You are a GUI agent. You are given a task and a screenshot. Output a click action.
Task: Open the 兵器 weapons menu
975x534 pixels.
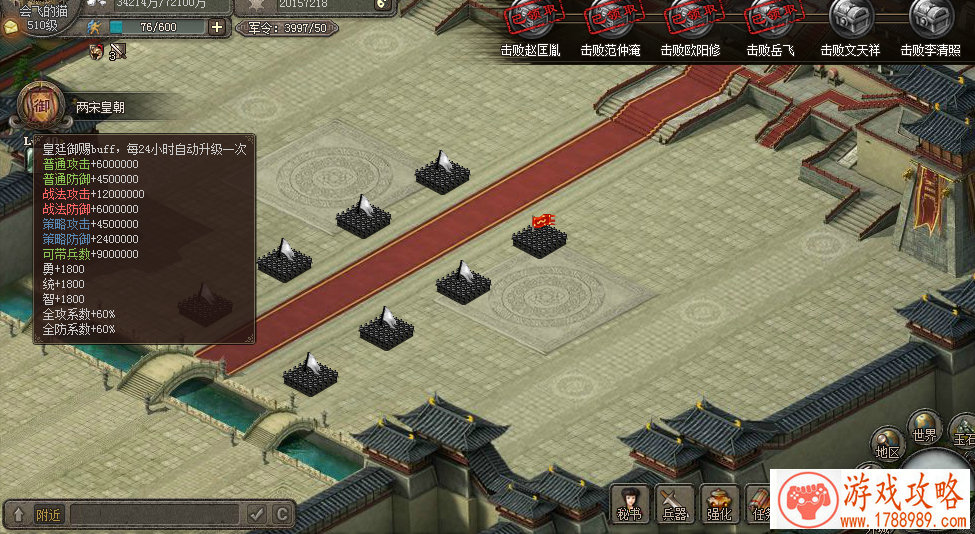pyautogui.click(x=675, y=501)
